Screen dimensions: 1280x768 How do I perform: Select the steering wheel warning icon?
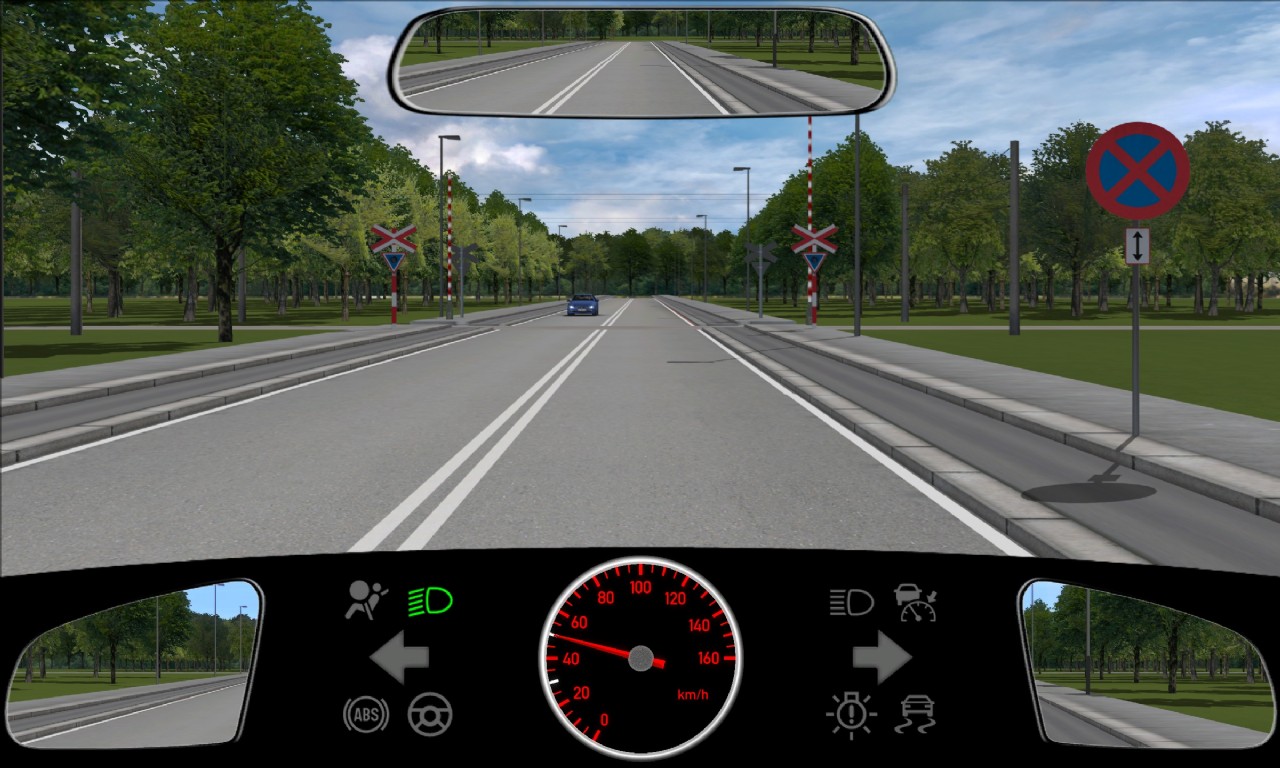coord(430,714)
